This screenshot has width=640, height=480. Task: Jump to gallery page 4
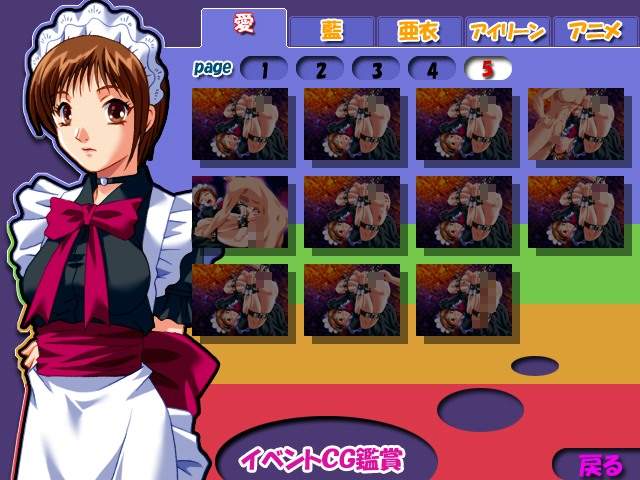coord(433,69)
